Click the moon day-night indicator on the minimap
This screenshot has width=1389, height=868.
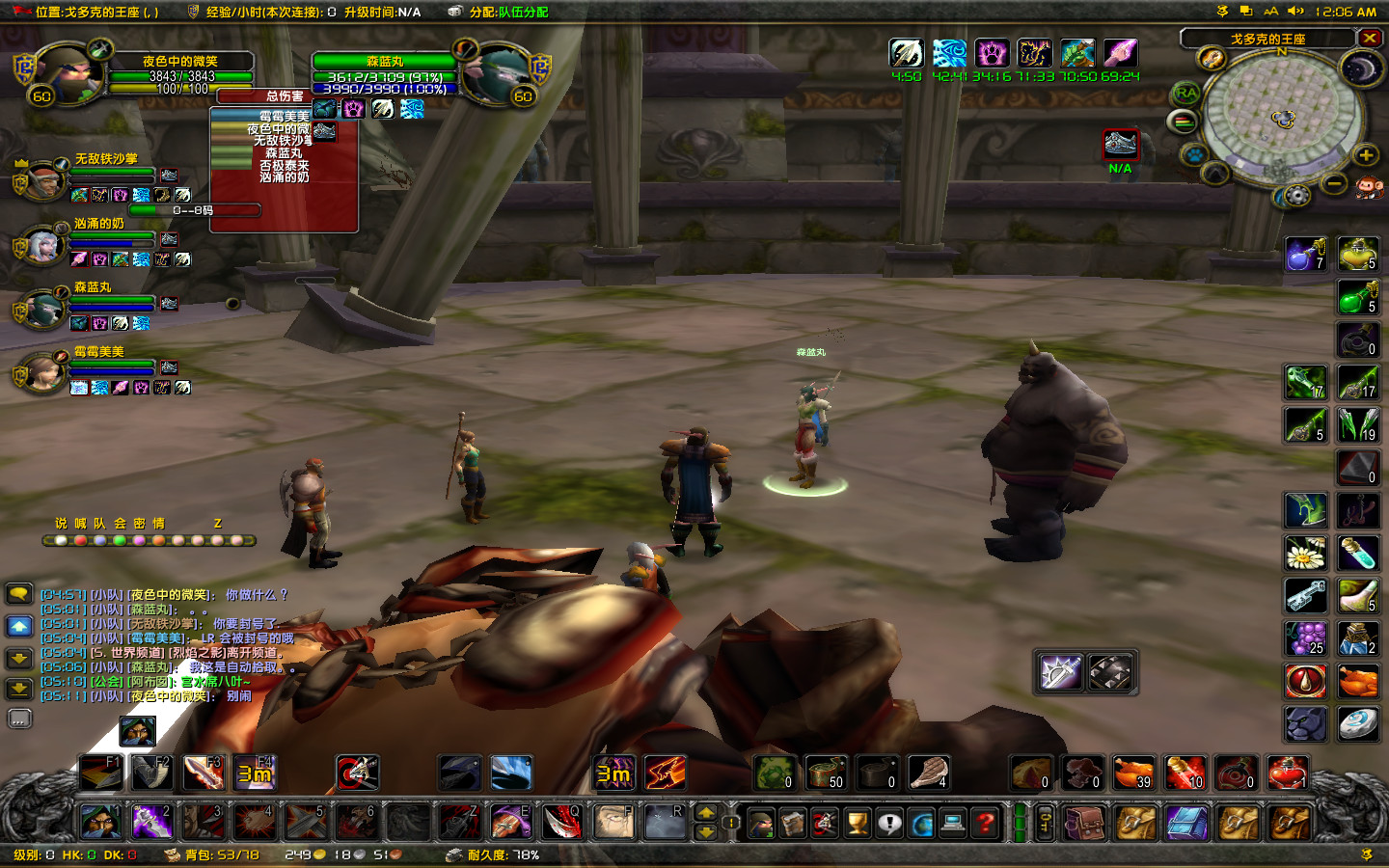[x=1361, y=68]
